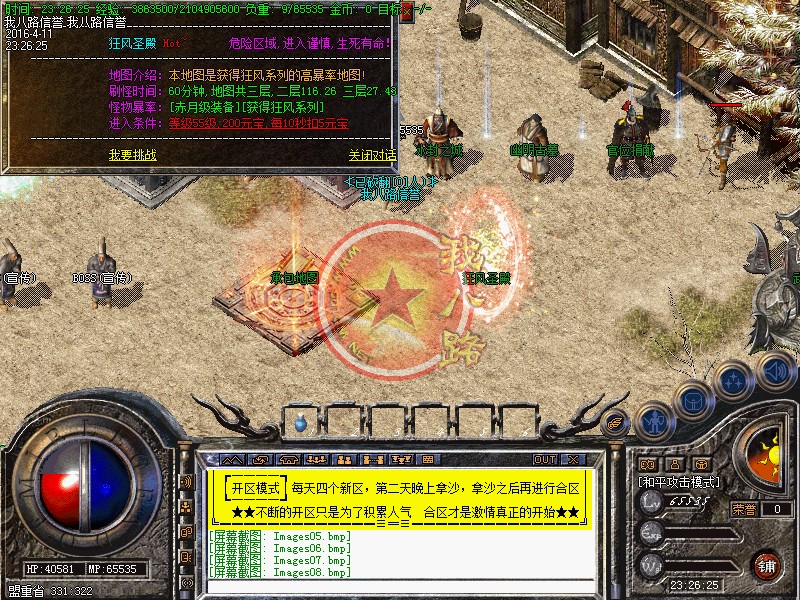
Task: Open the character figure round button
Action: (654, 420)
